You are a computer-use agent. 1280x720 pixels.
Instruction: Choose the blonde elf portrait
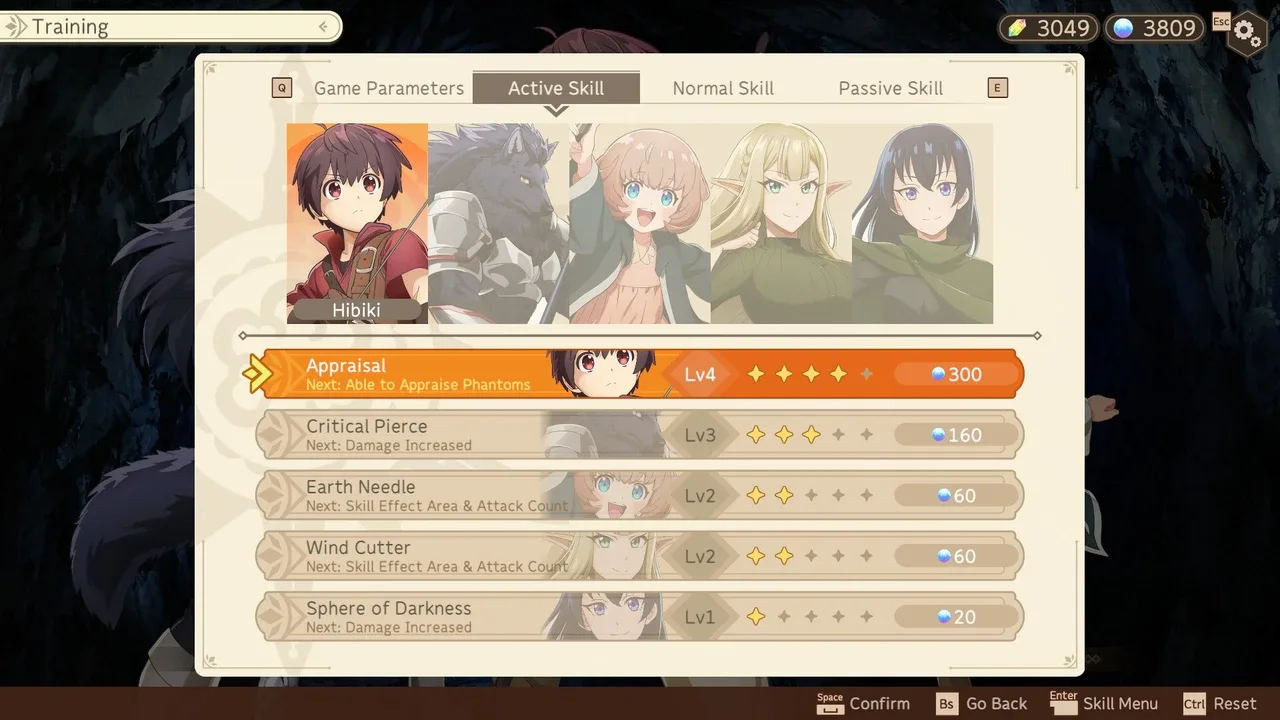click(x=781, y=222)
